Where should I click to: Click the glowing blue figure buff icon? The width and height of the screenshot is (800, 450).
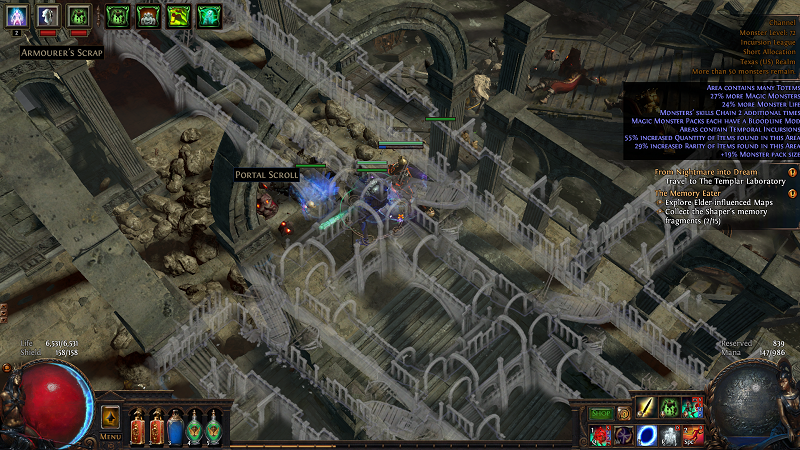[15, 15]
